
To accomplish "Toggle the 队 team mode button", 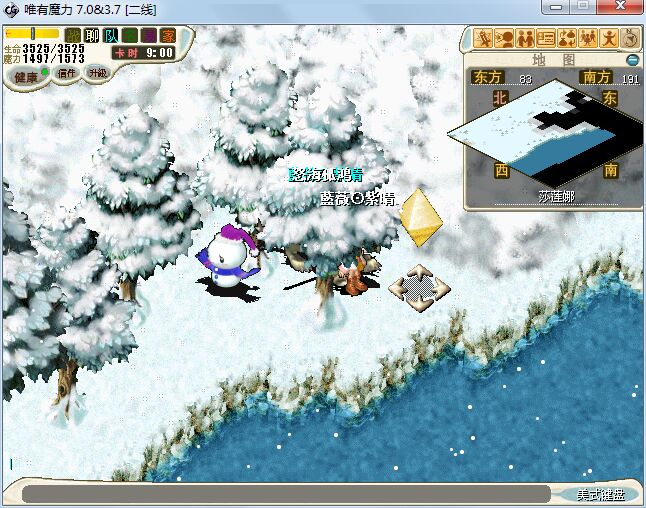I will pos(110,36).
